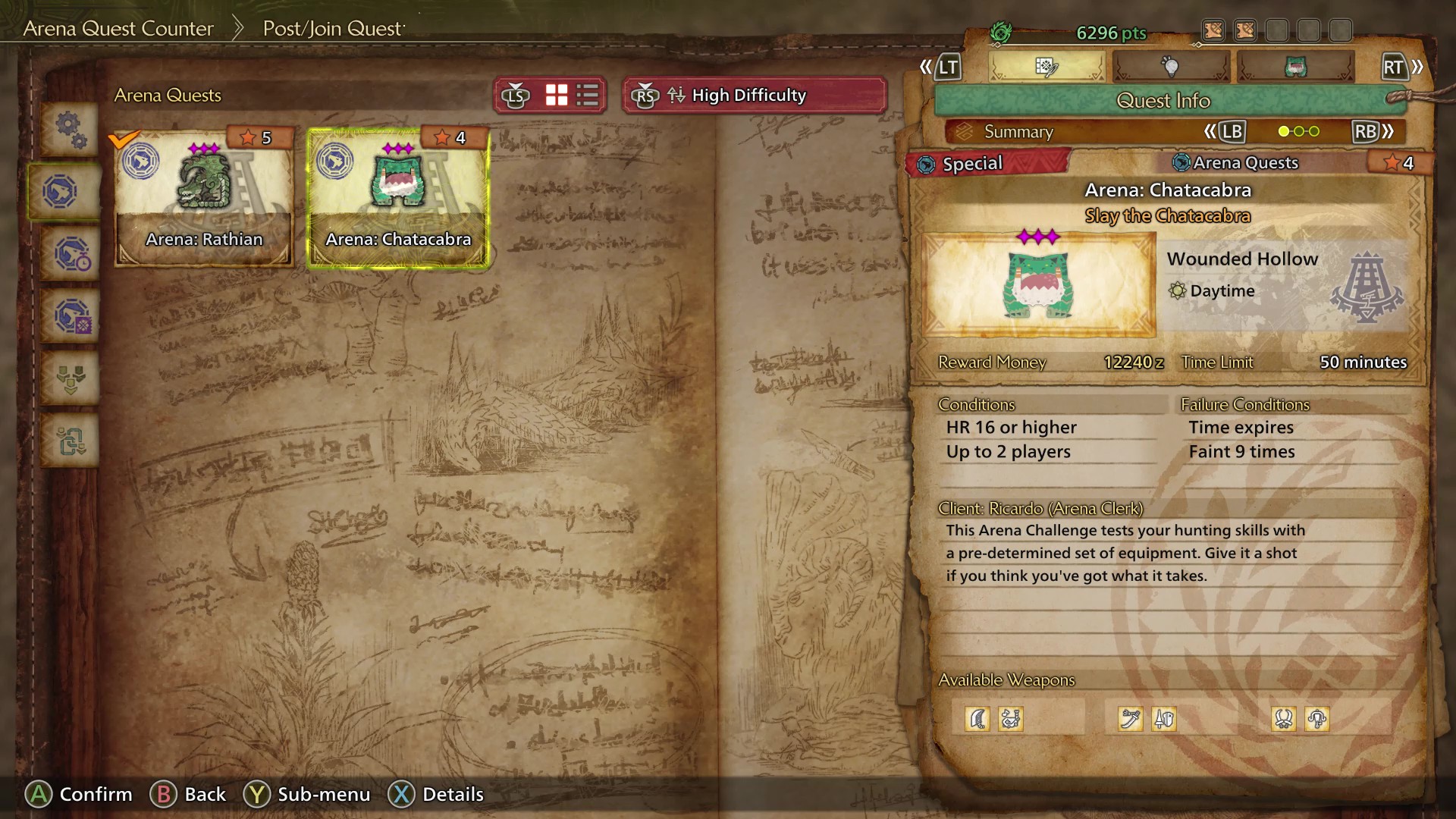Select the Sword and Shield weapon icon

point(1164,719)
